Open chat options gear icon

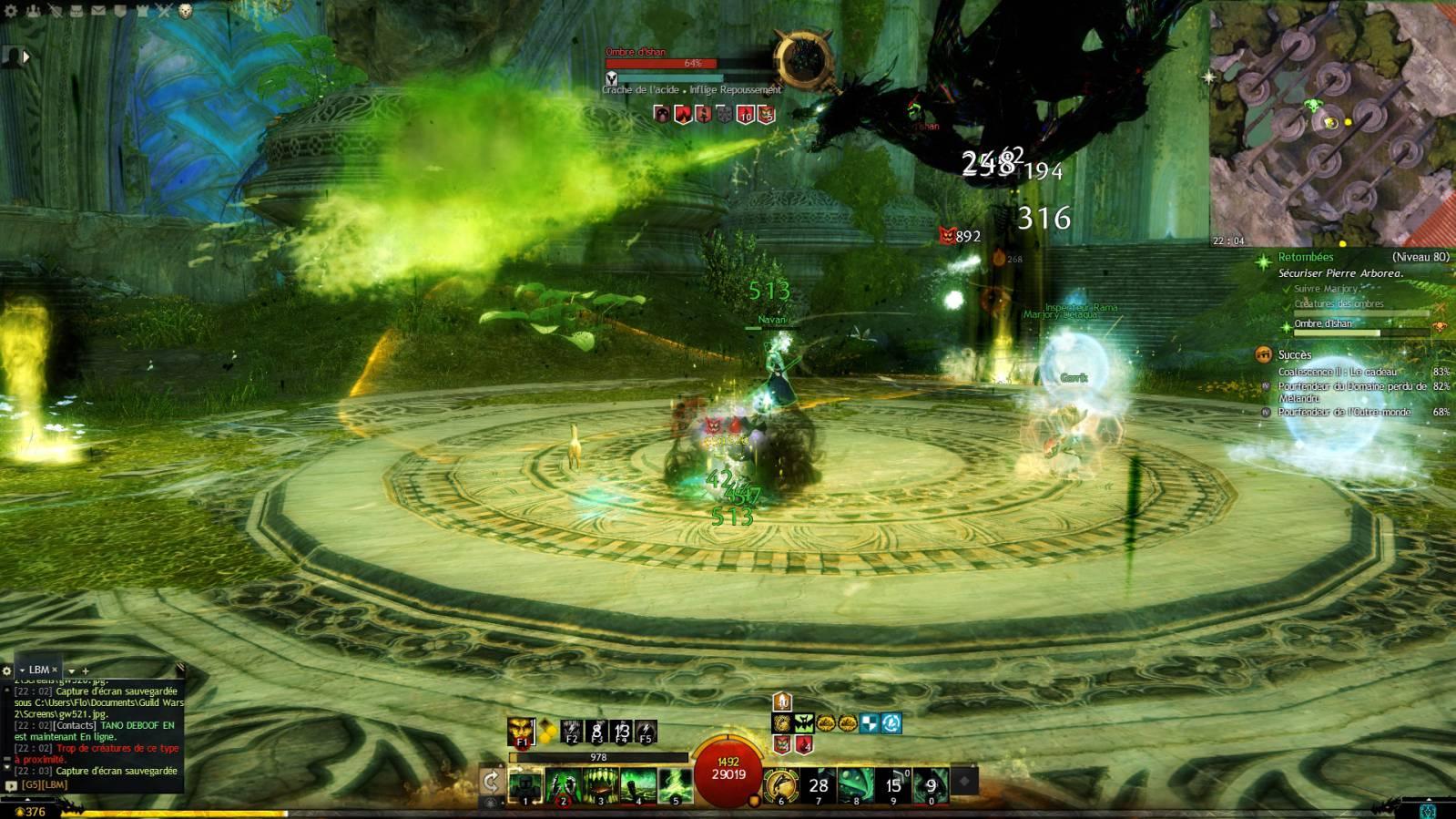tap(7, 671)
